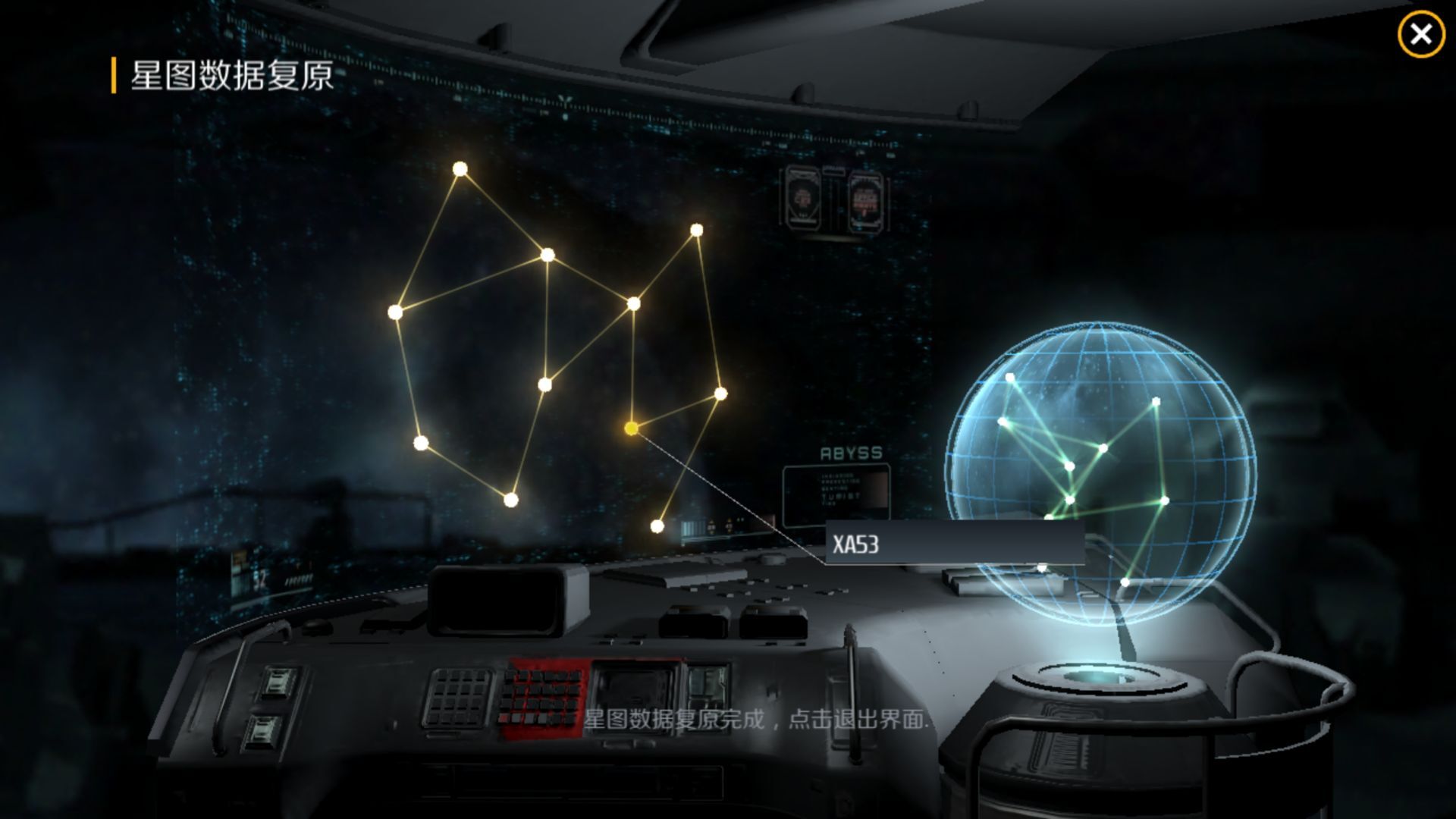Close the star map restoration screen
This screenshot has width=1456, height=819.
click(x=1420, y=35)
